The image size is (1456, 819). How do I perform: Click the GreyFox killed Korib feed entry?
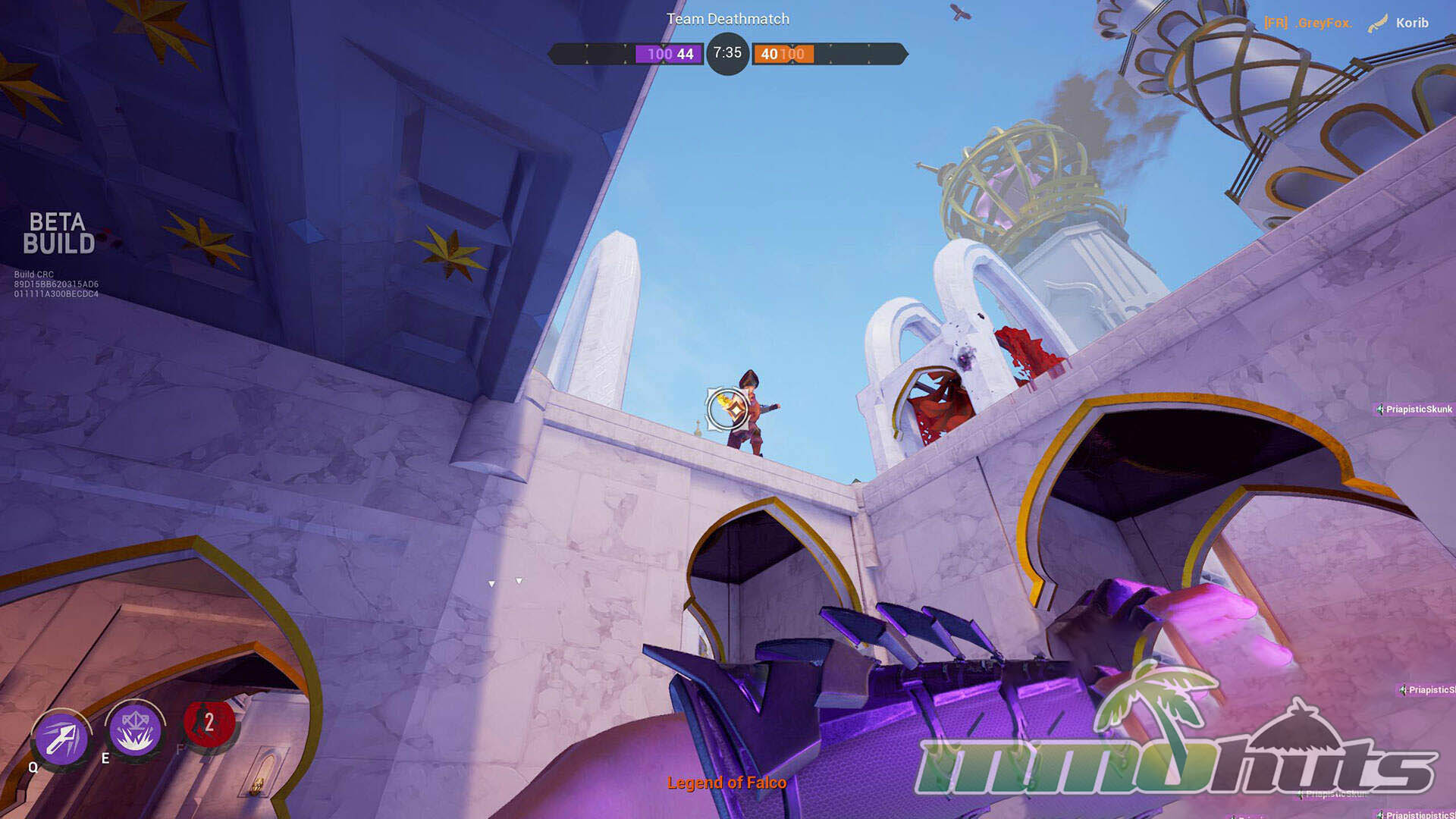pos(1345,23)
